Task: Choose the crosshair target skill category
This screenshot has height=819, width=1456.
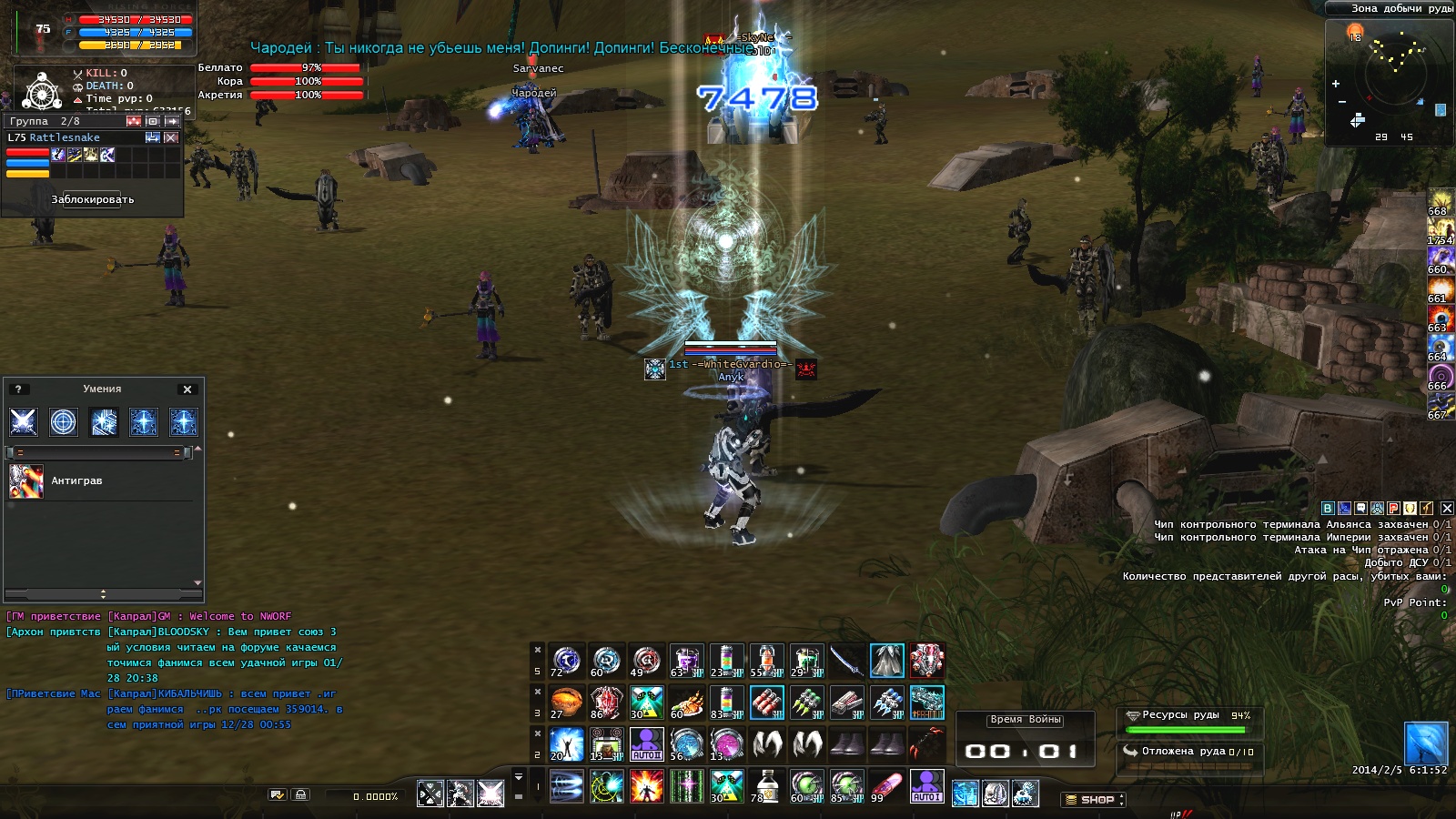Action: (64, 422)
